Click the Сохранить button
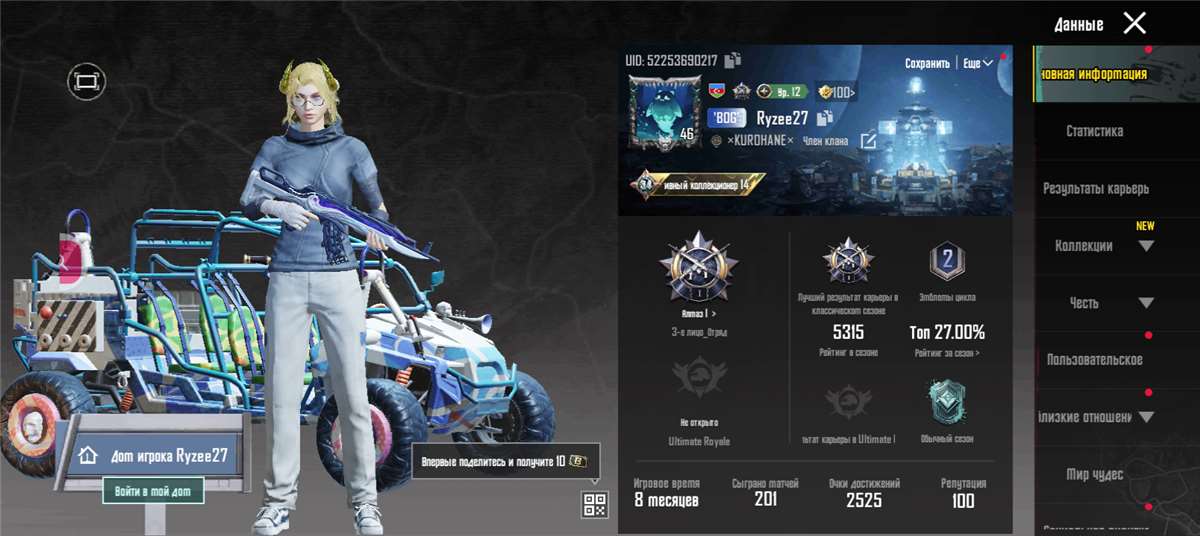Image resolution: width=1200 pixels, height=536 pixels. tap(927, 63)
